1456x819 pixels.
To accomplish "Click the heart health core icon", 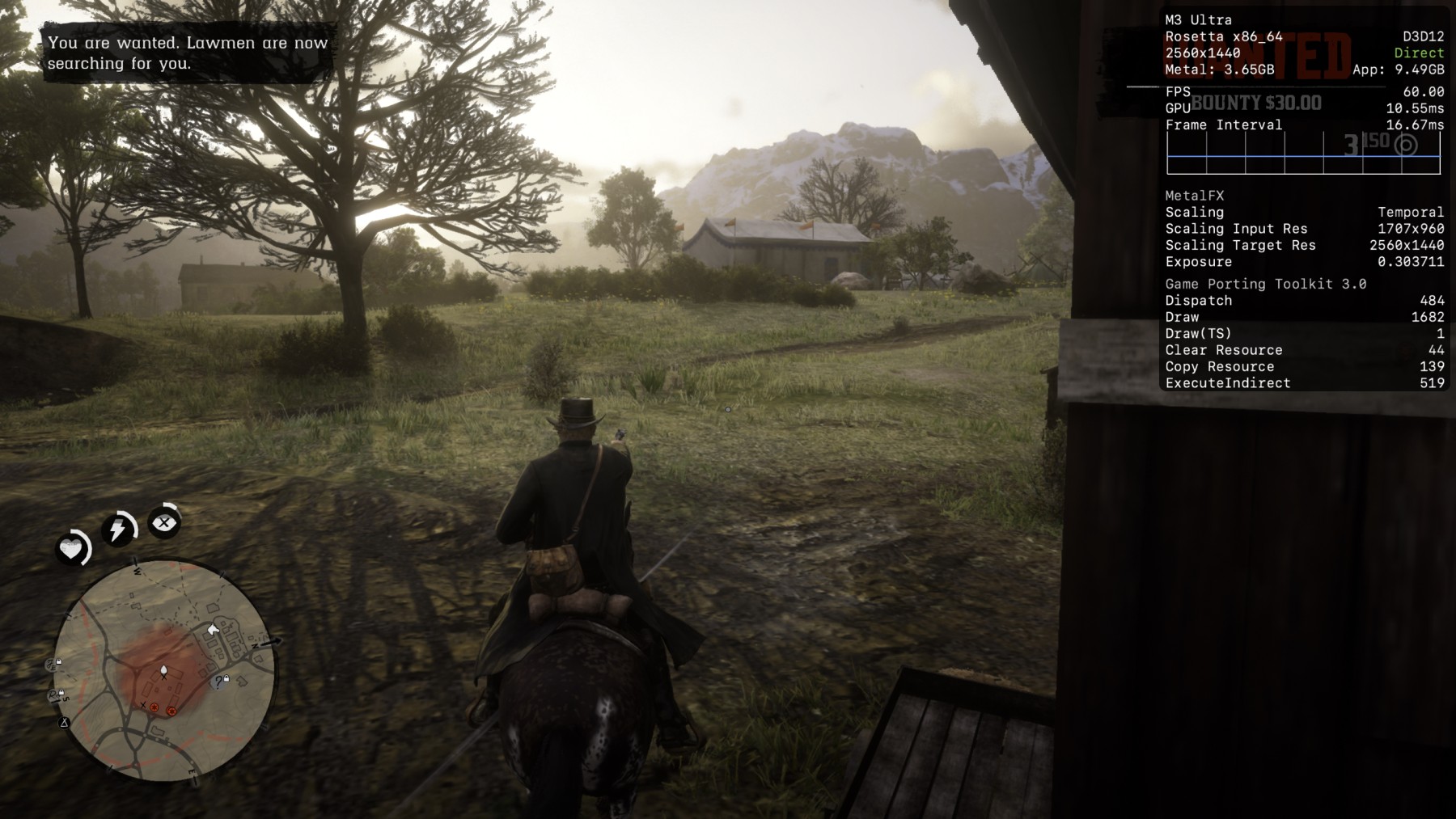I will pyautogui.click(x=71, y=549).
